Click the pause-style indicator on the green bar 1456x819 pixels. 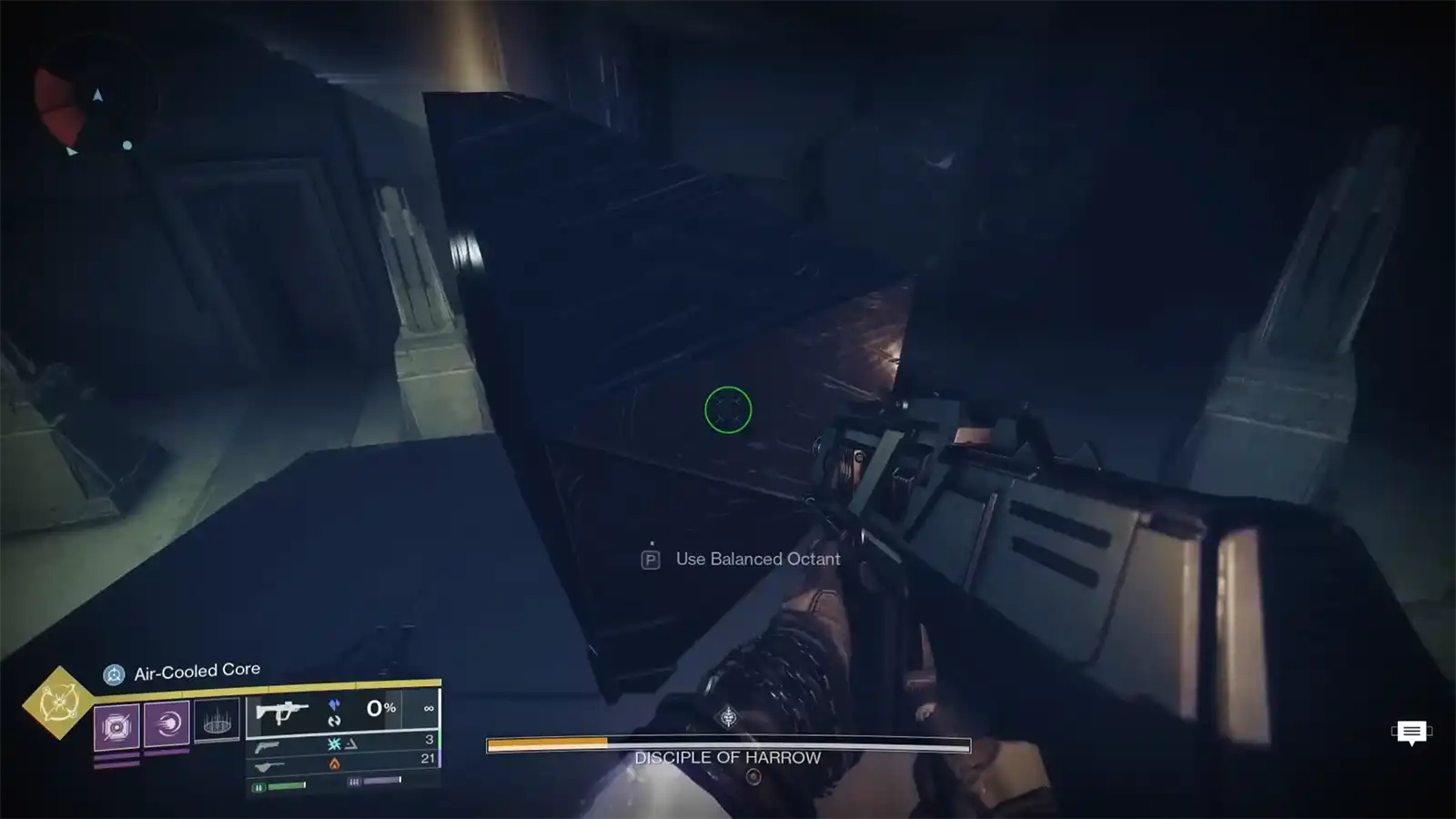(259, 786)
